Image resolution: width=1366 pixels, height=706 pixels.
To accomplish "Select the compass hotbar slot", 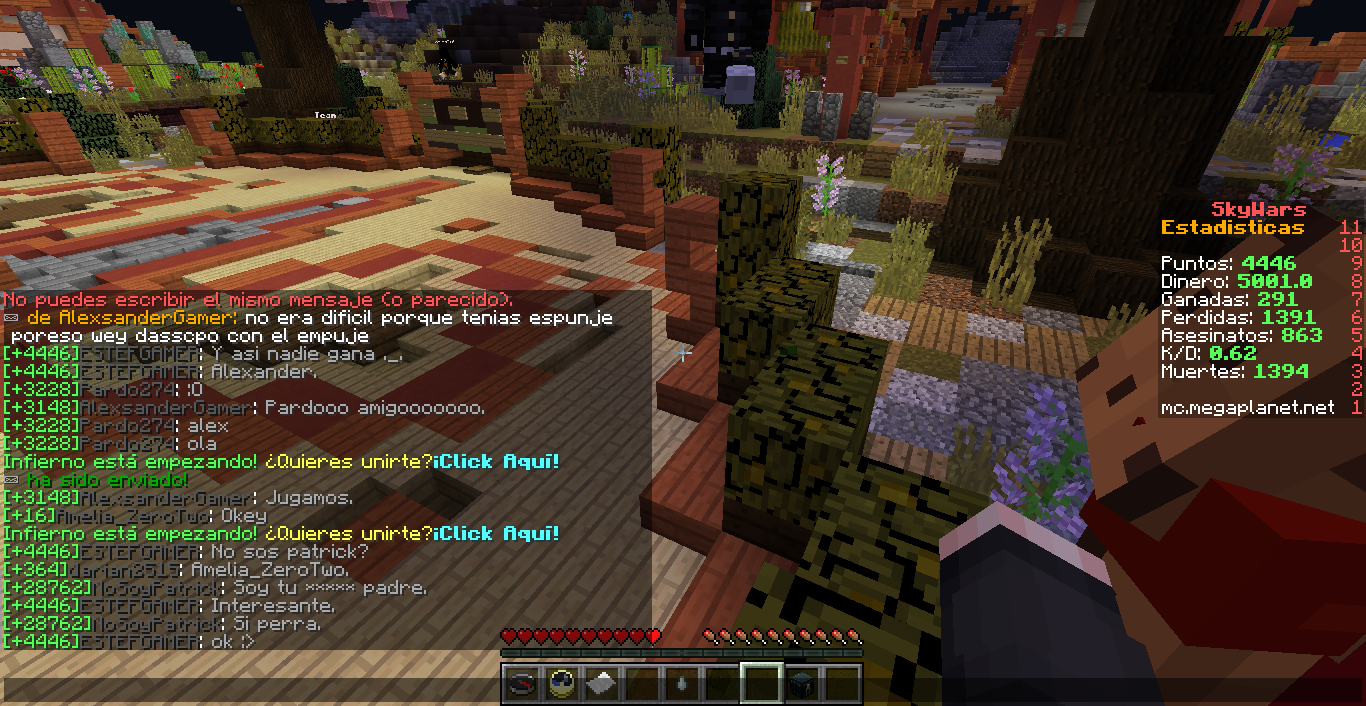I will [521, 684].
